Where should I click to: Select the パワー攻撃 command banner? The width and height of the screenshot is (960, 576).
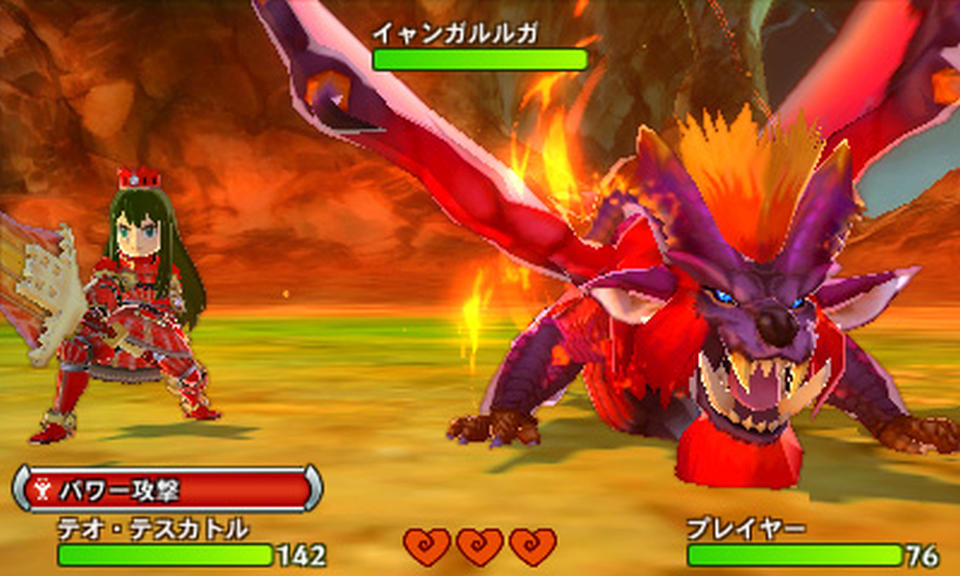point(167,489)
